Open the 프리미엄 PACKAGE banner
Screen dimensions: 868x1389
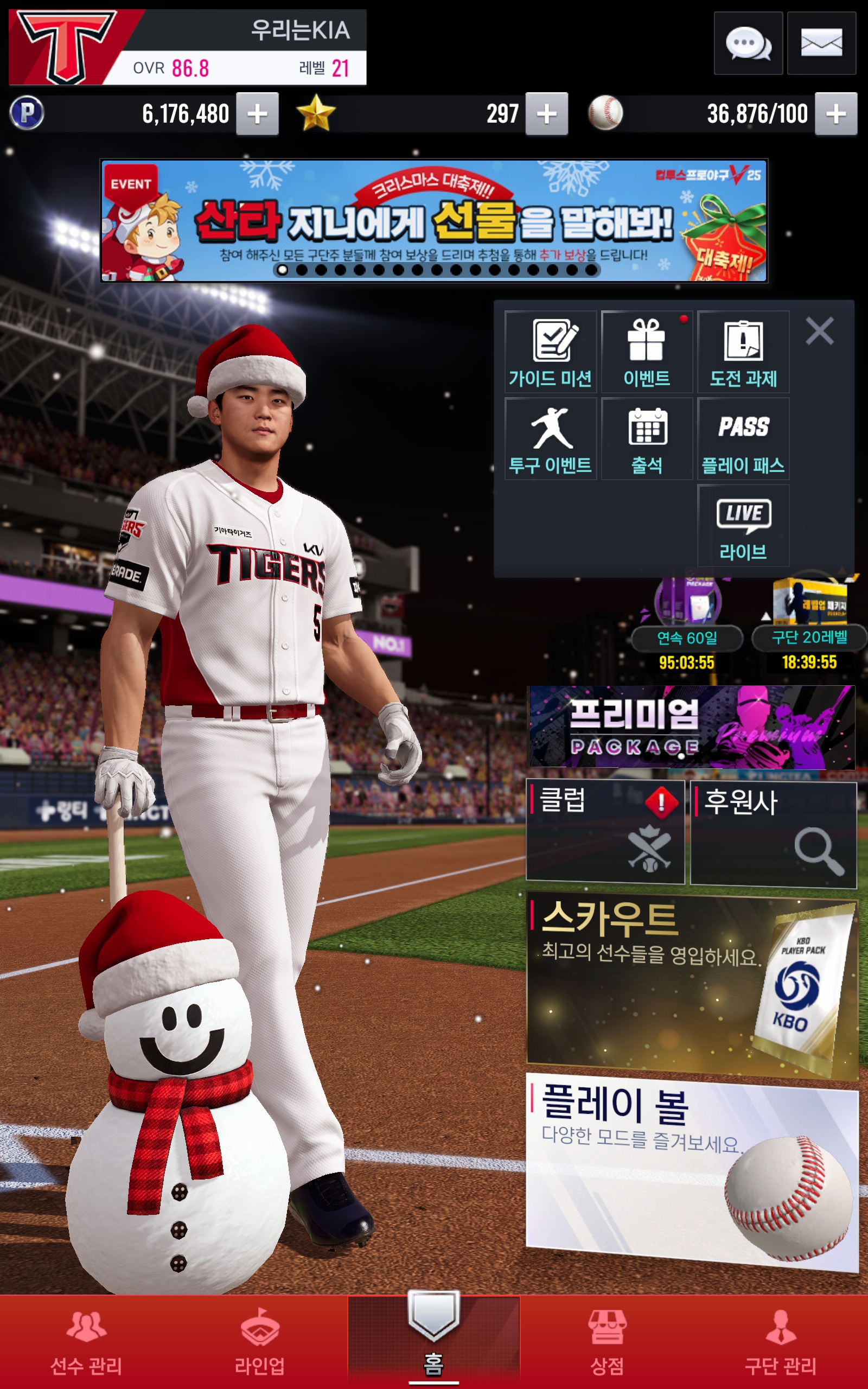click(691, 727)
